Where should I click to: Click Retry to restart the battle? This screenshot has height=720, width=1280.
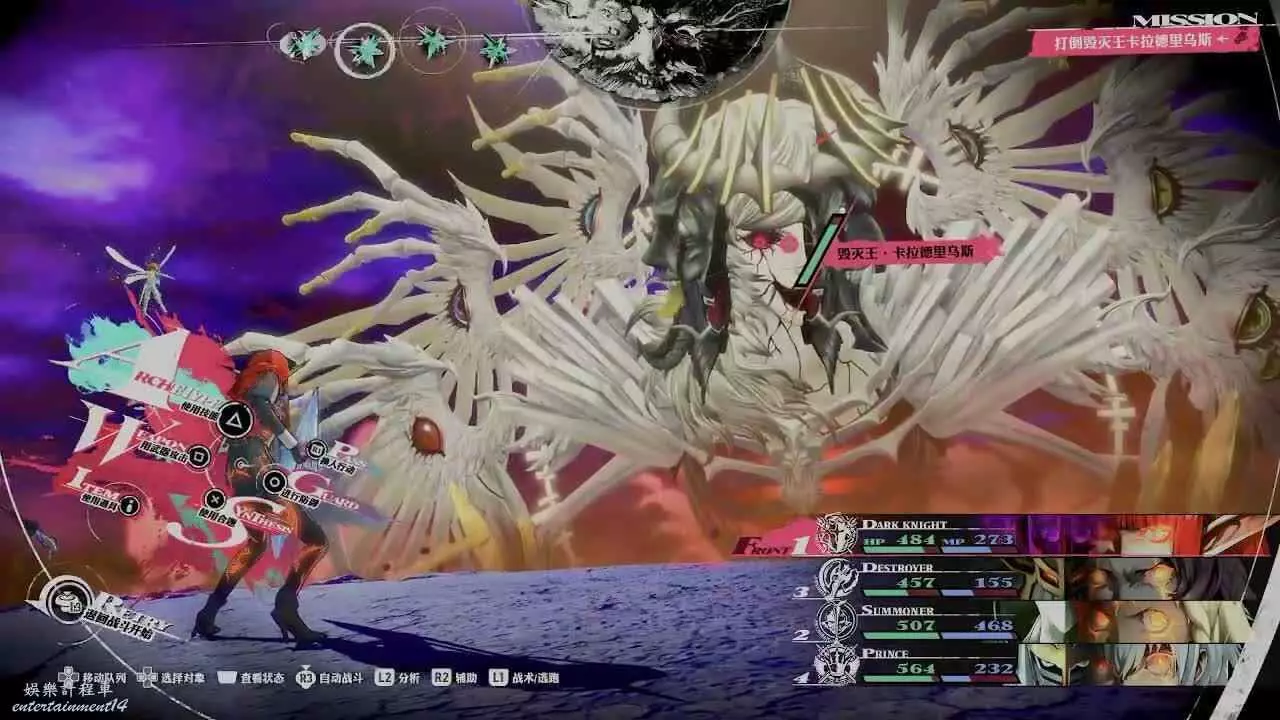pos(68,602)
